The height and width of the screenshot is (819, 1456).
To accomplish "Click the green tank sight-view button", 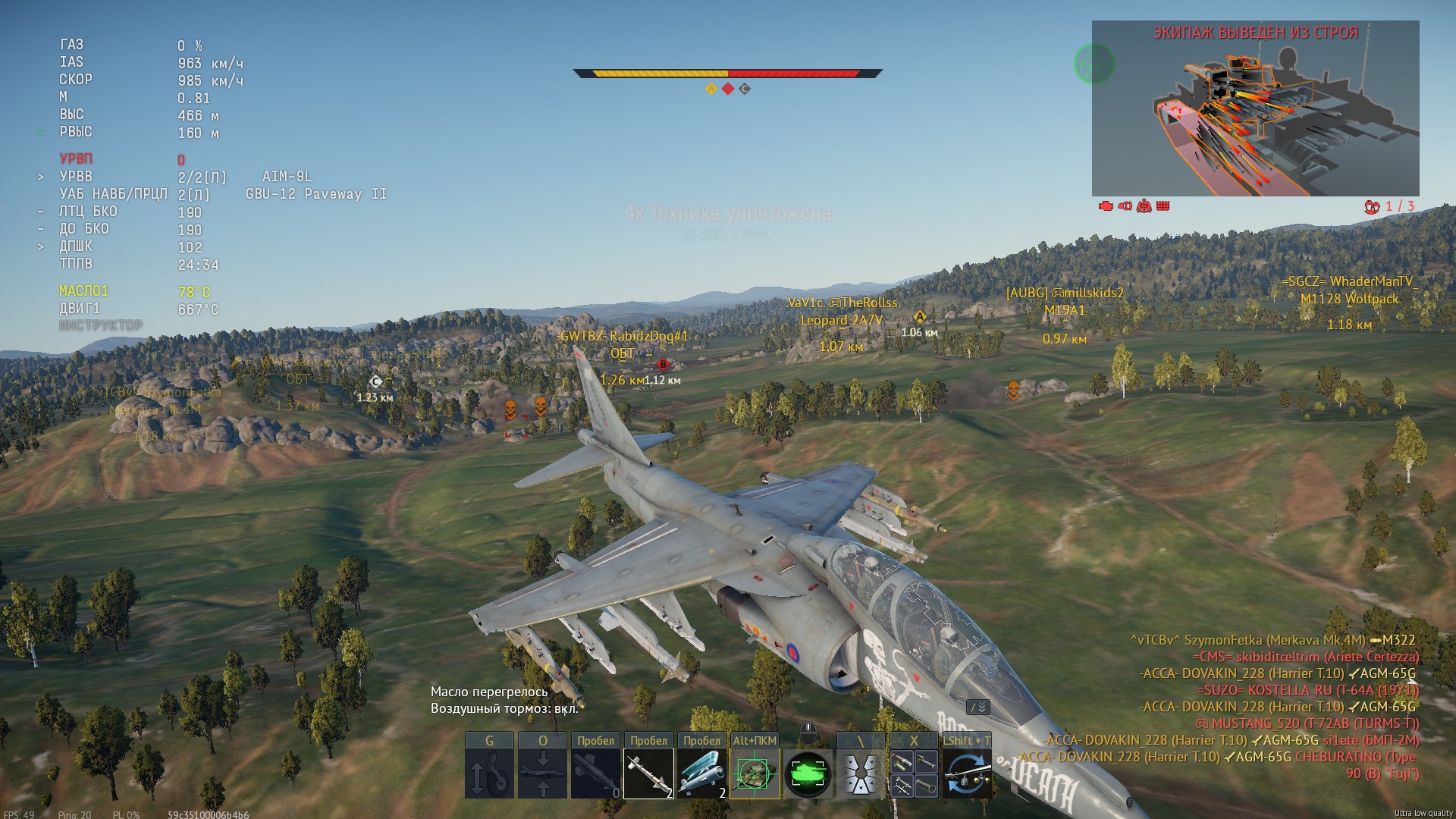I will tap(808, 773).
